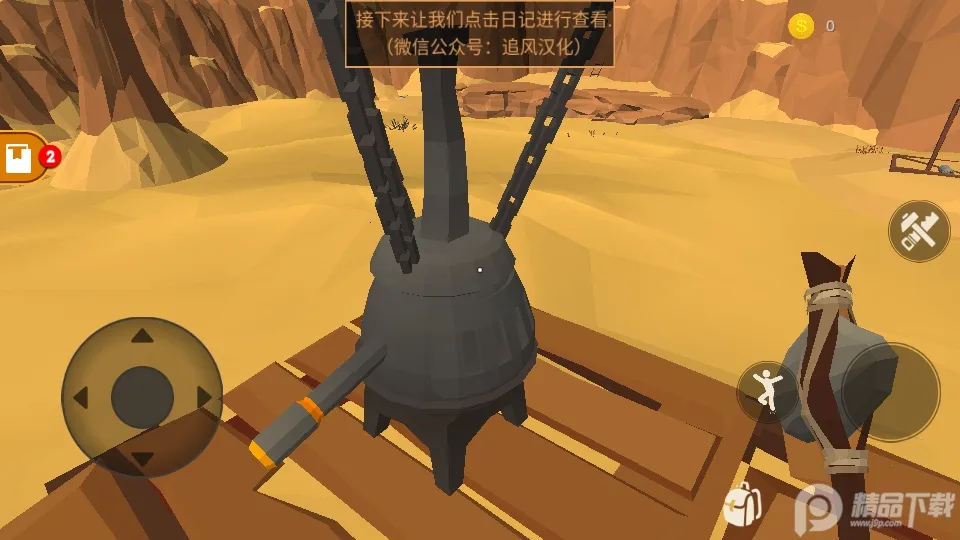Open the diary with the red 2 badge
Viewport: 960px width, 540px height.
(x=22, y=158)
